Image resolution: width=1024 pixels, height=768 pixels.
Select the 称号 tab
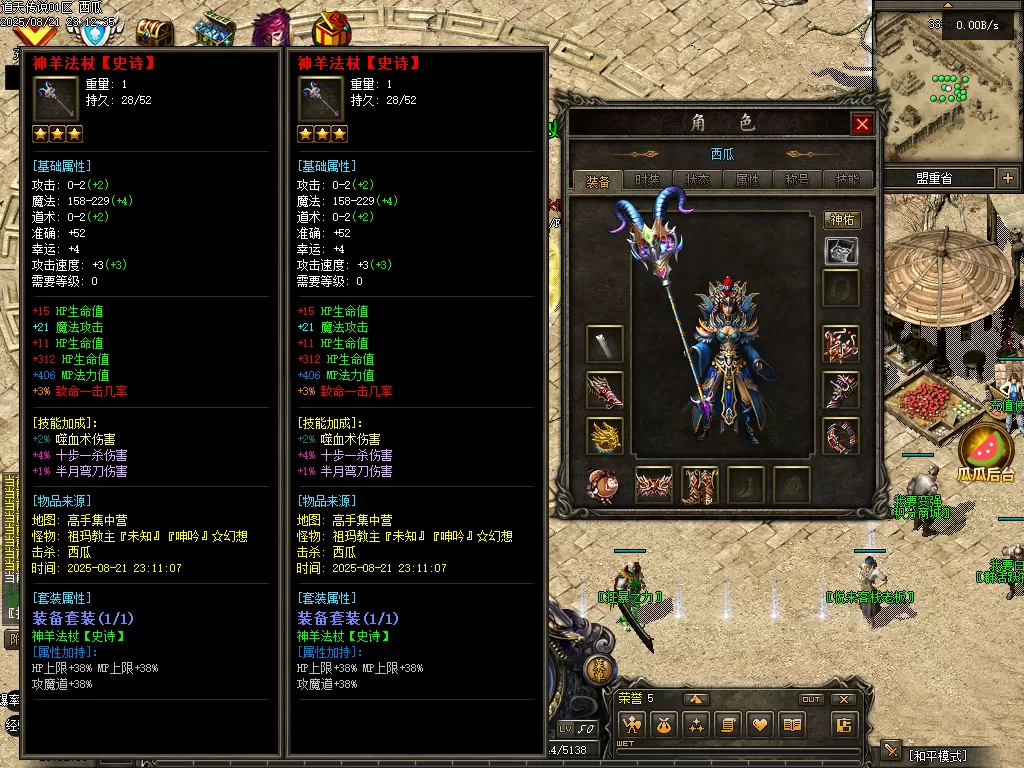pyautogui.click(x=797, y=180)
